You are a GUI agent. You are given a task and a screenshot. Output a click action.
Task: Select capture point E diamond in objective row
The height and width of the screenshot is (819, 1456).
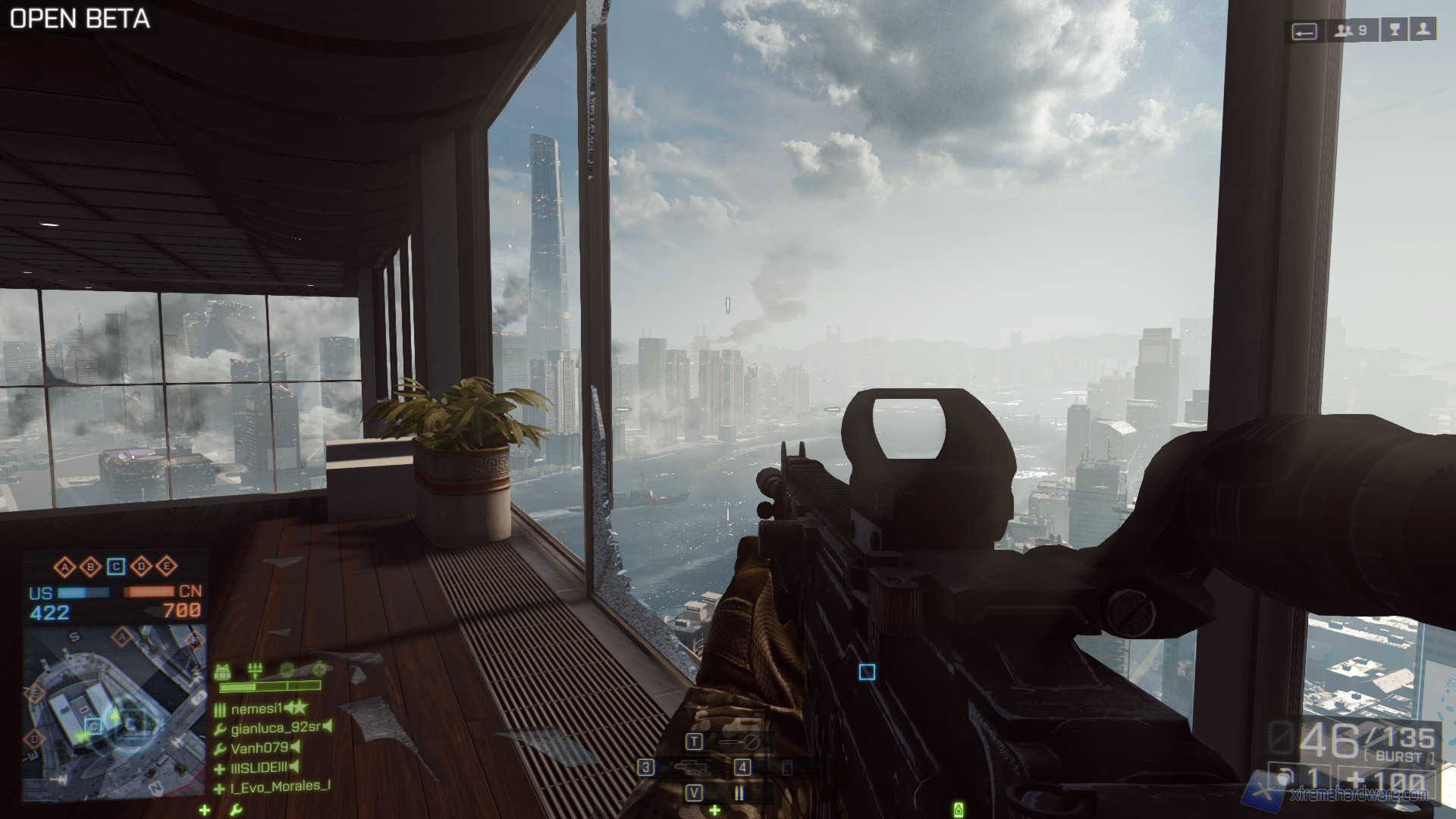166,566
